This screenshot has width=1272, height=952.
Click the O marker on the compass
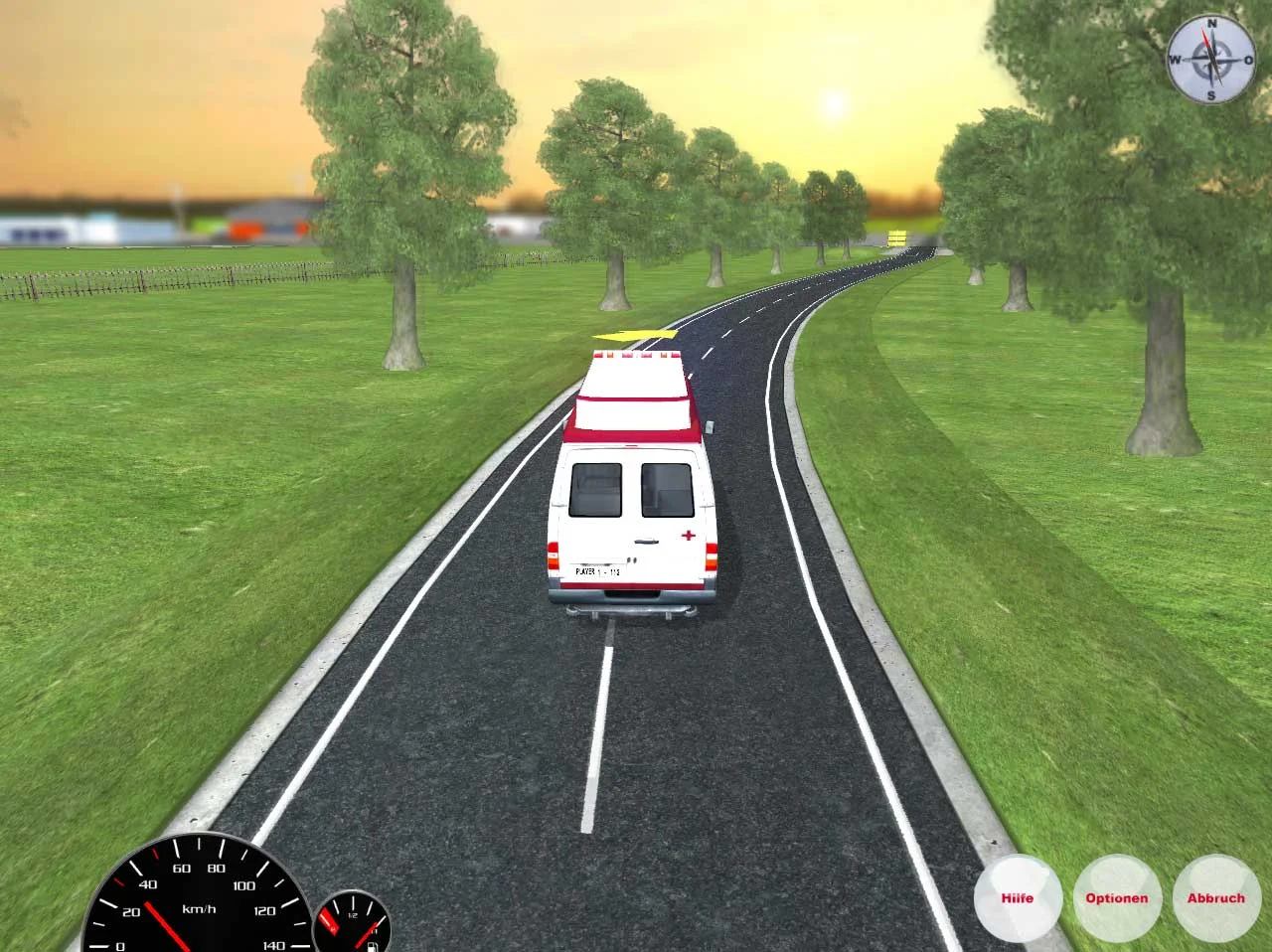click(x=1246, y=59)
